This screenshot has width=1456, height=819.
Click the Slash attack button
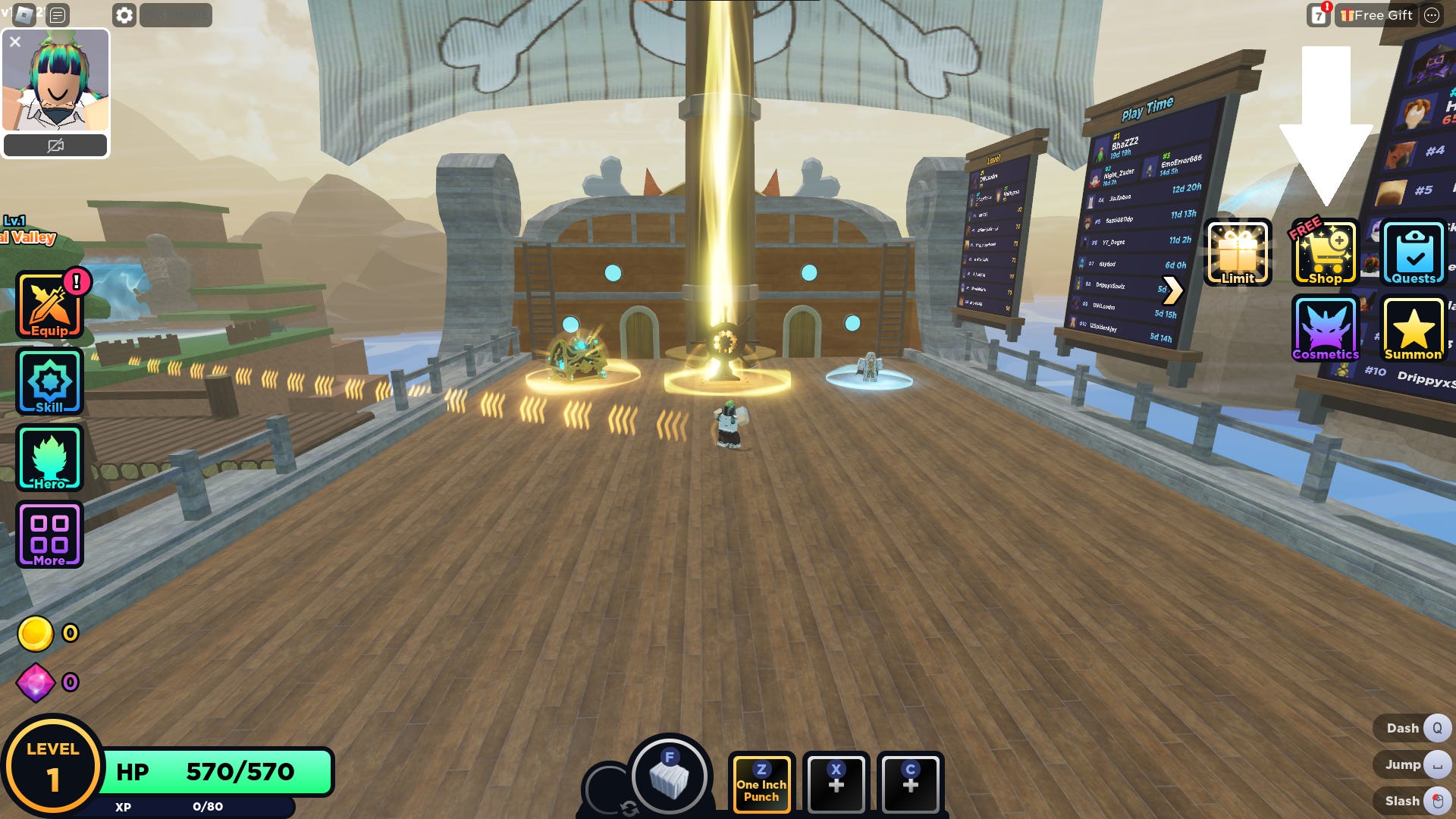1412,801
